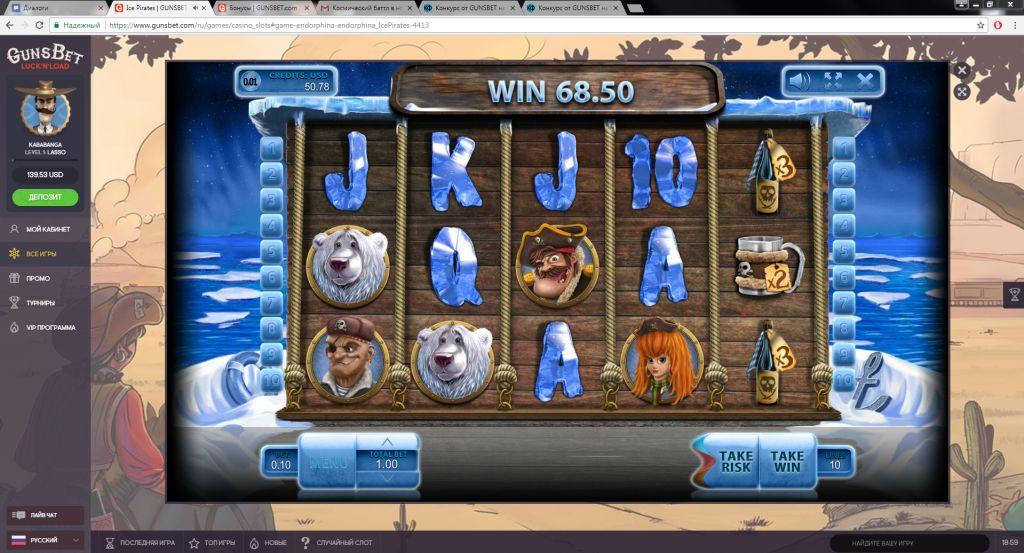The height and width of the screenshot is (553, 1024).
Task: Toggle the game sound speaker icon
Action: [799, 80]
